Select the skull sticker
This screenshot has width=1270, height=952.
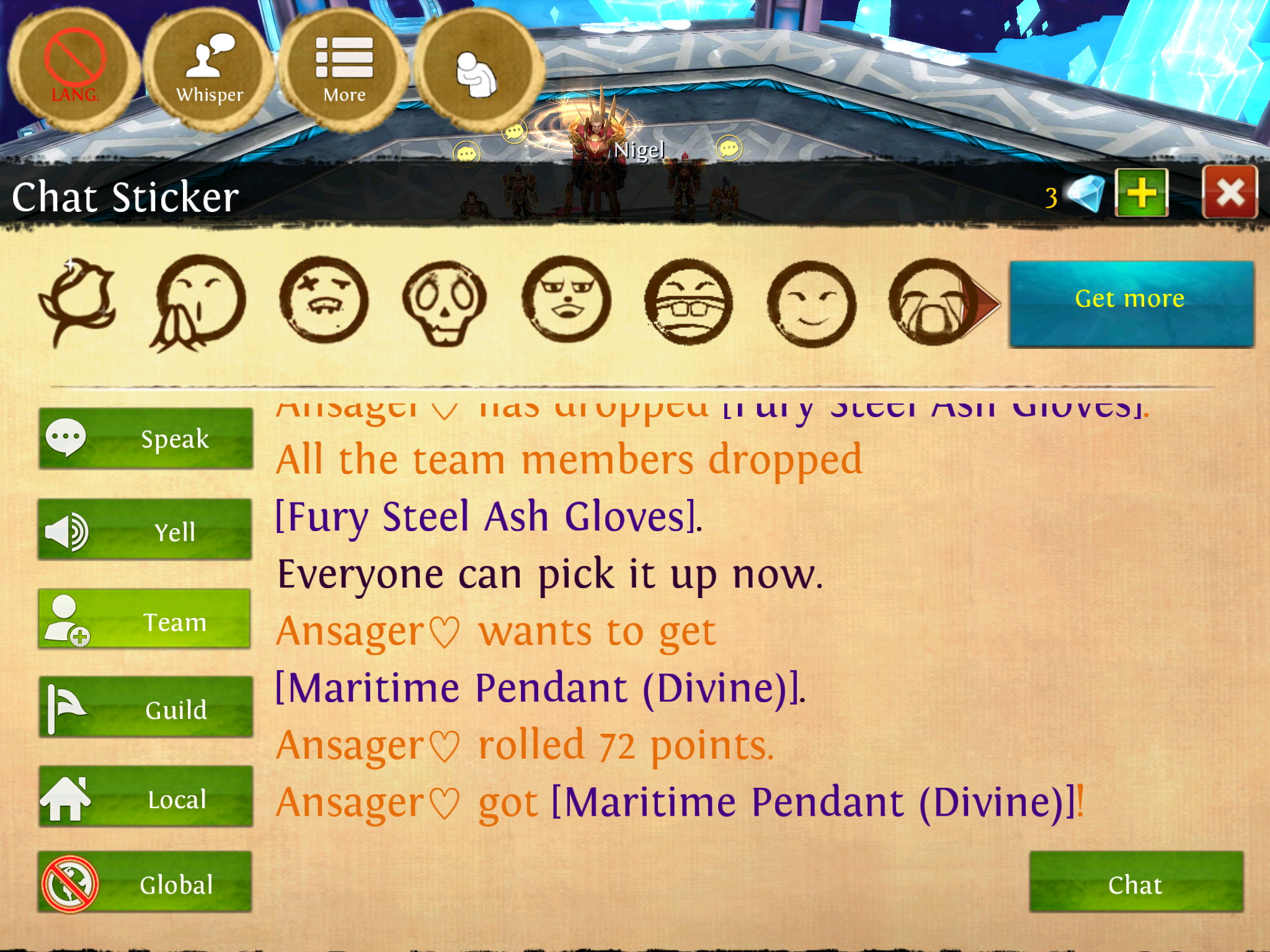tap(444, 302)
